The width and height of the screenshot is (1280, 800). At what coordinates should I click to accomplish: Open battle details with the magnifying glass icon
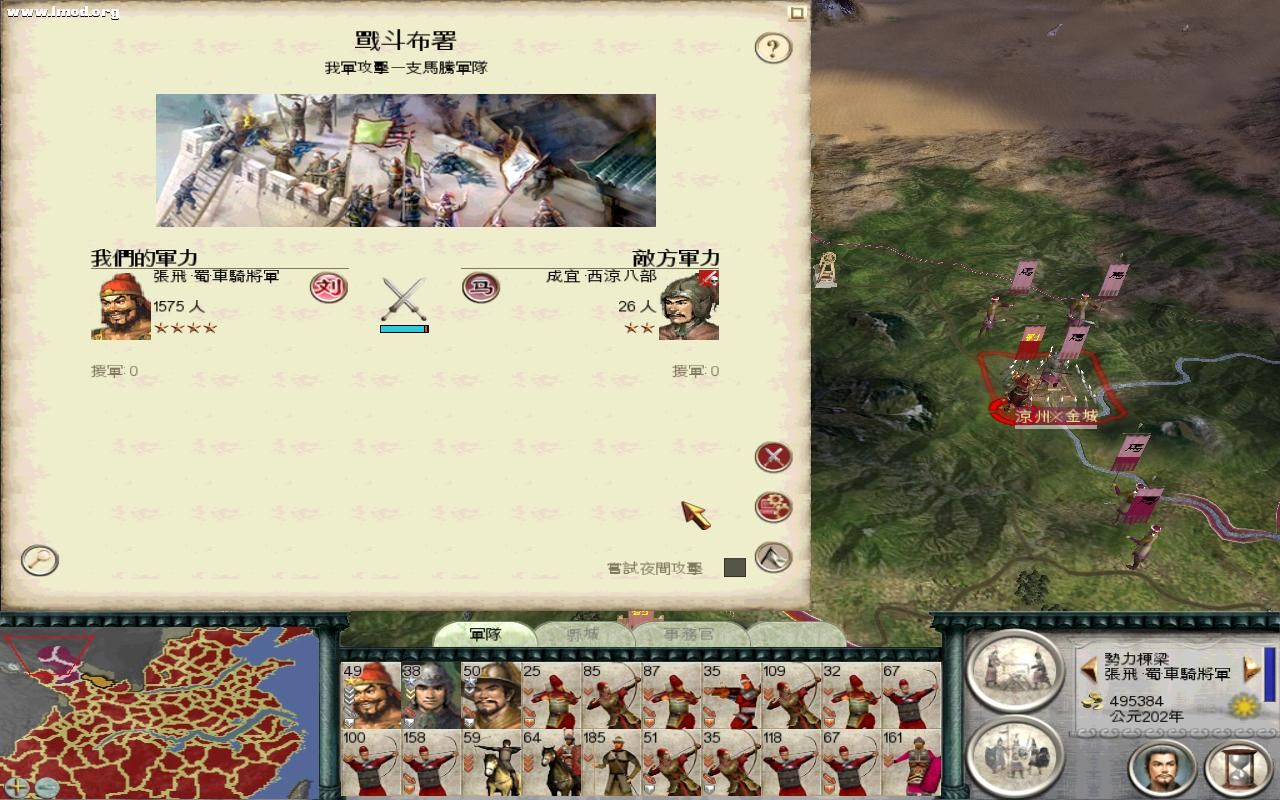point(38,562)
